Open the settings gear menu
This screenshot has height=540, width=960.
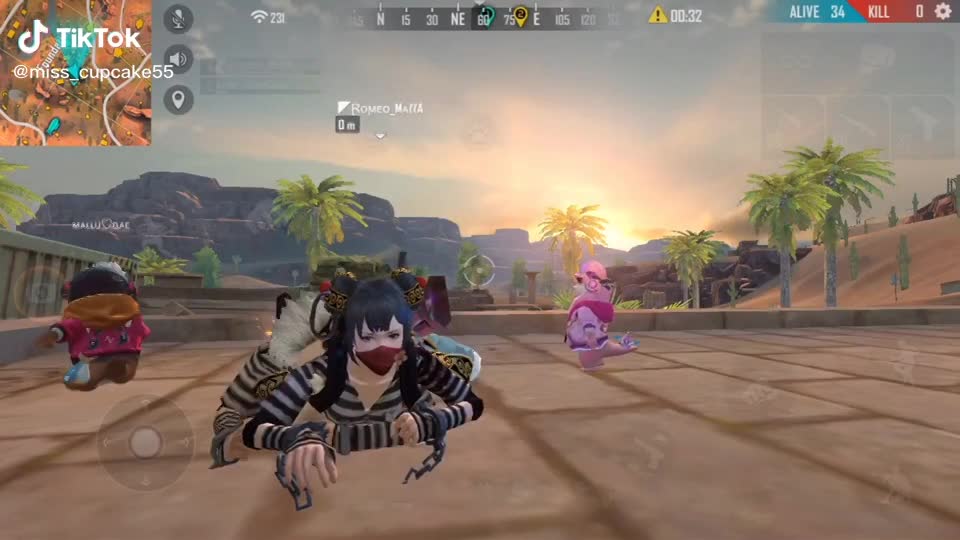click(x=943, y=11)
